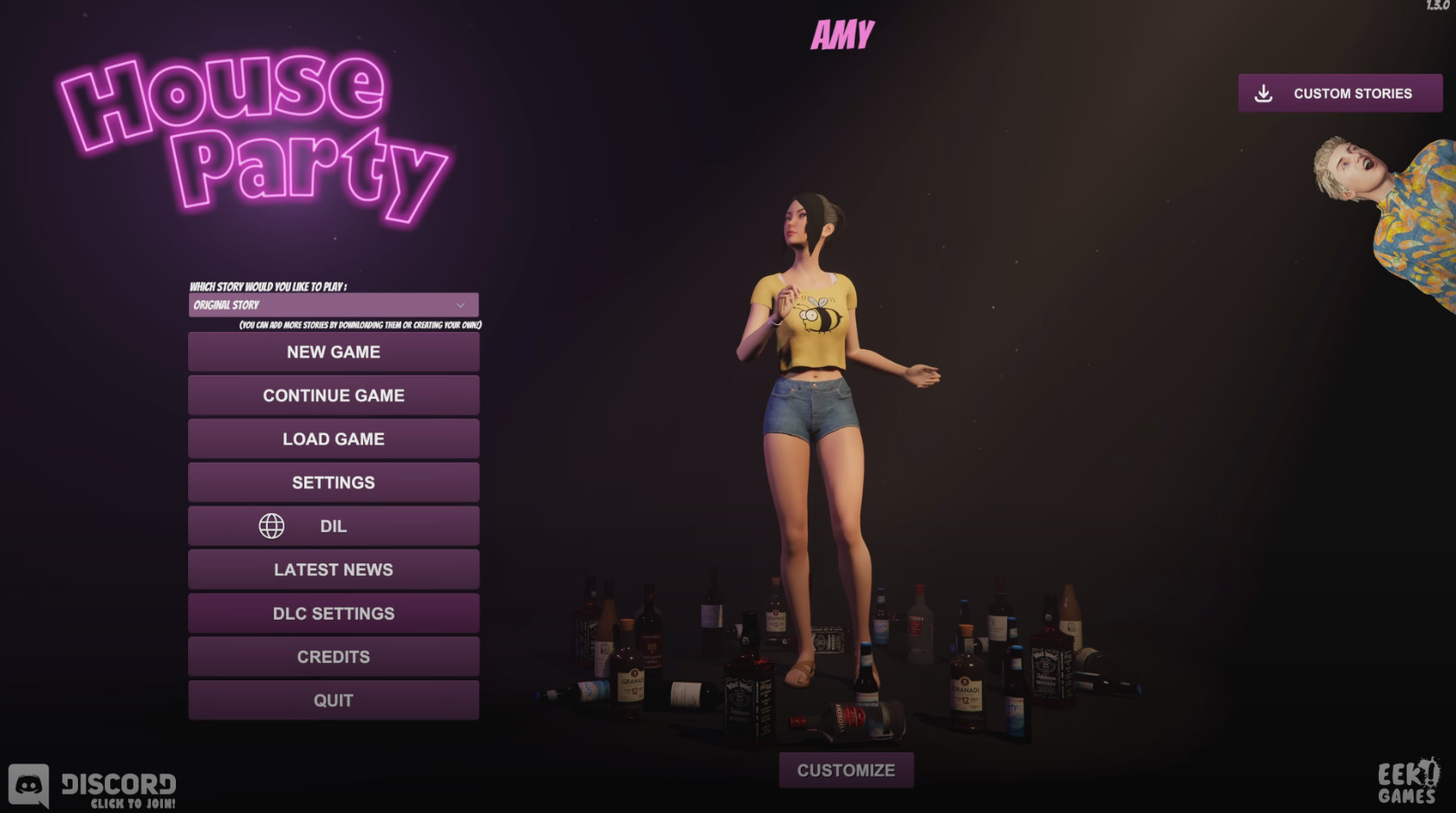This screenshot has width=1456, height=813.
Task: Open DLC Settings
Action: click(334, 614)
